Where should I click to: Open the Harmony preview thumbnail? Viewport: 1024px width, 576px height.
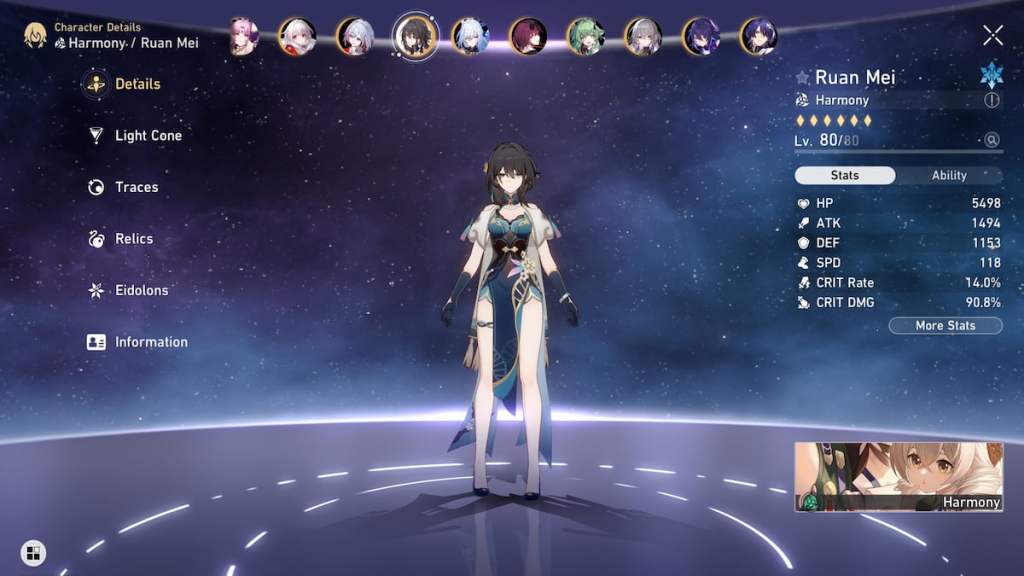tap(898, 477)
